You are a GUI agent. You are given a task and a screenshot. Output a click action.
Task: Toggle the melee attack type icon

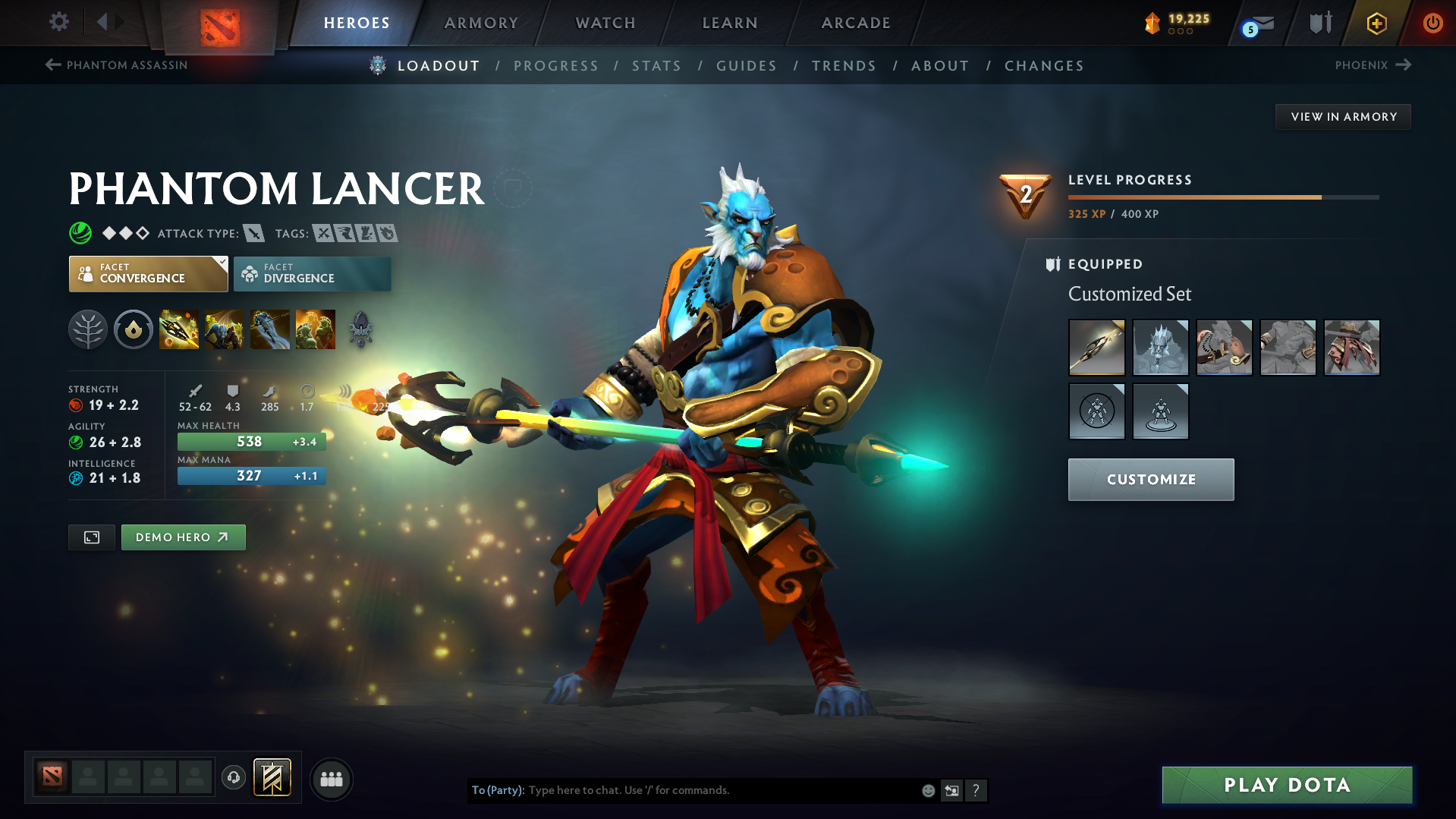pos(253,233)
